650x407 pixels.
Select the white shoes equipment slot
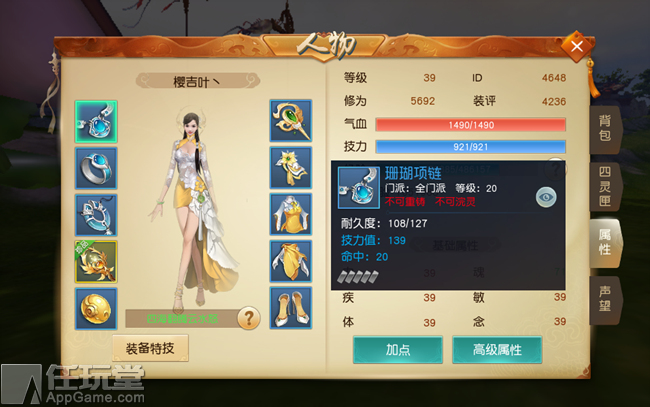tap(290, 308)
